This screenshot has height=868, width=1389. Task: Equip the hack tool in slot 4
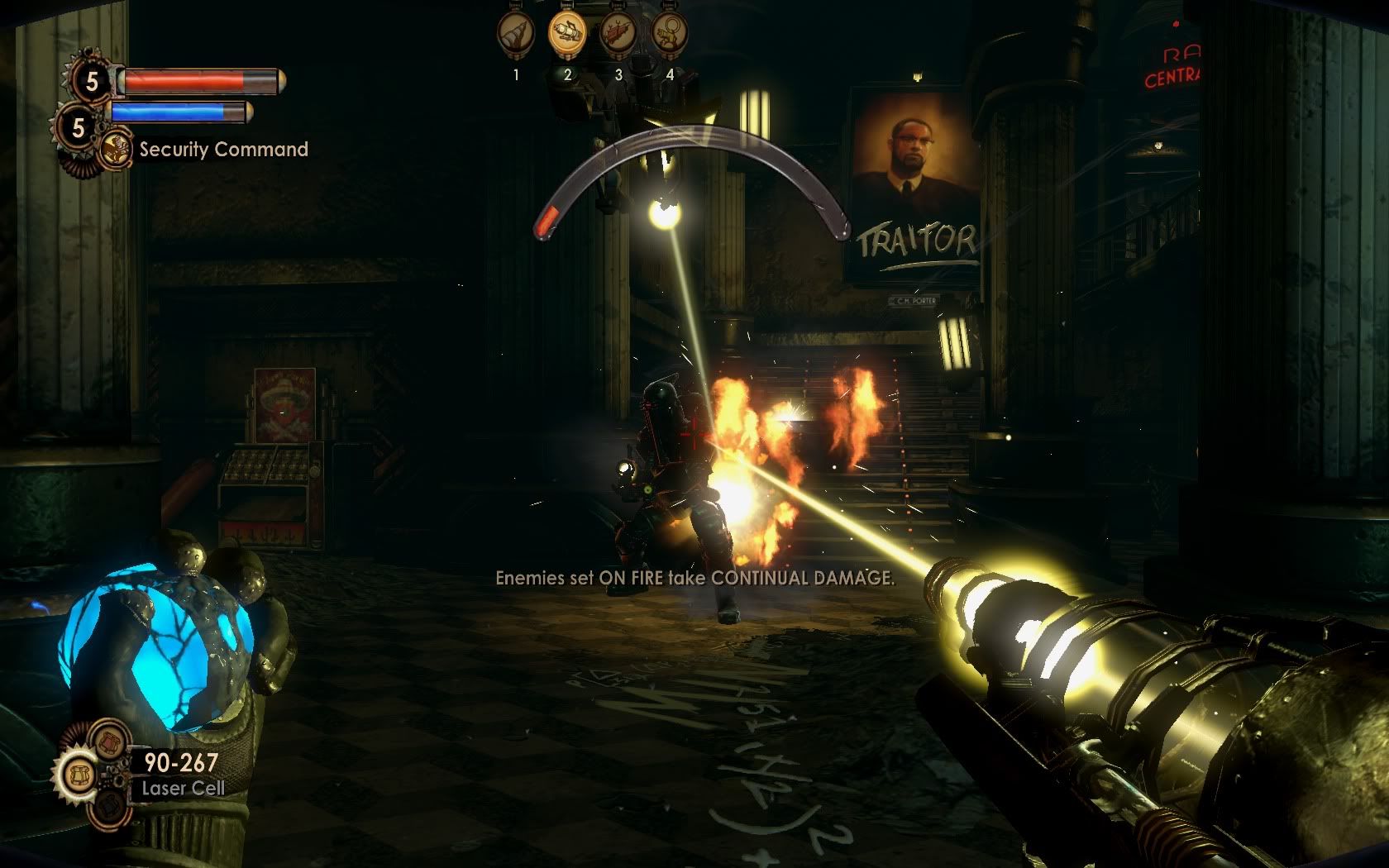click(670, 36)
